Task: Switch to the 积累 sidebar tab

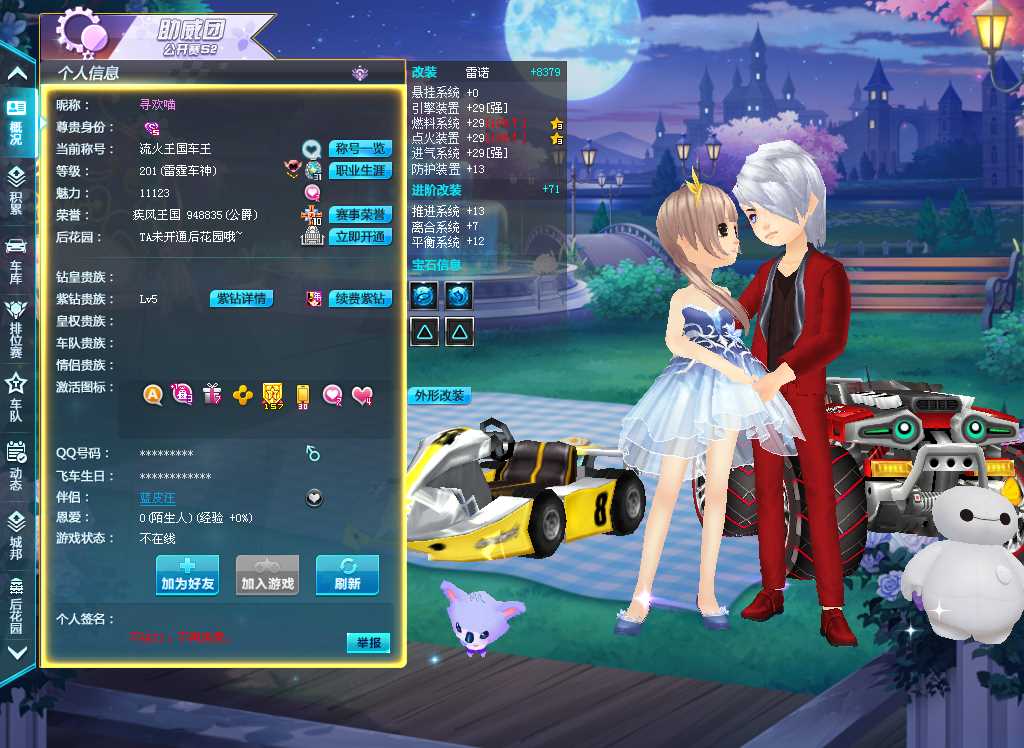Action: coord(17,188)
